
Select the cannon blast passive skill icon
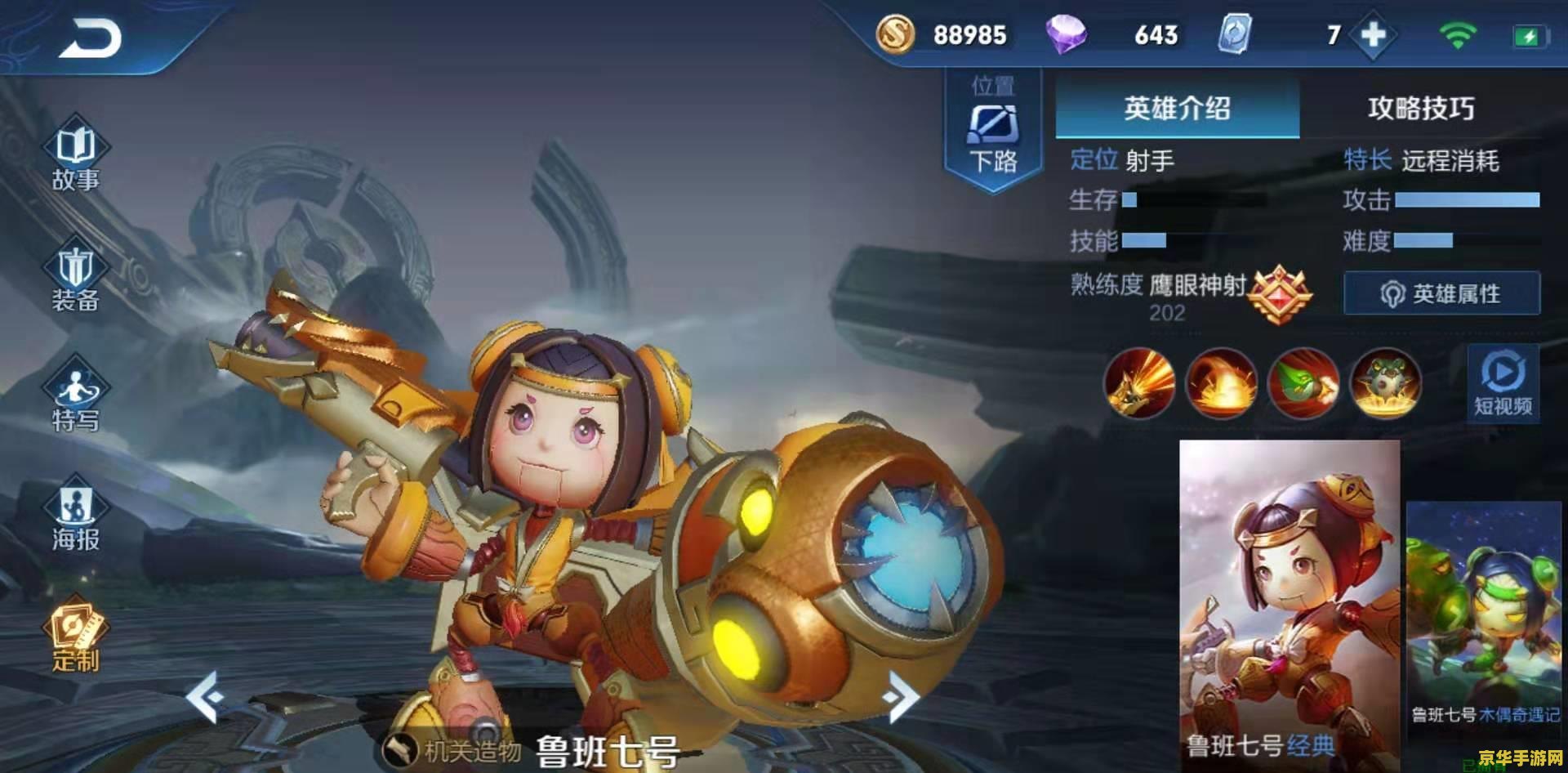tap(1139, 383)
